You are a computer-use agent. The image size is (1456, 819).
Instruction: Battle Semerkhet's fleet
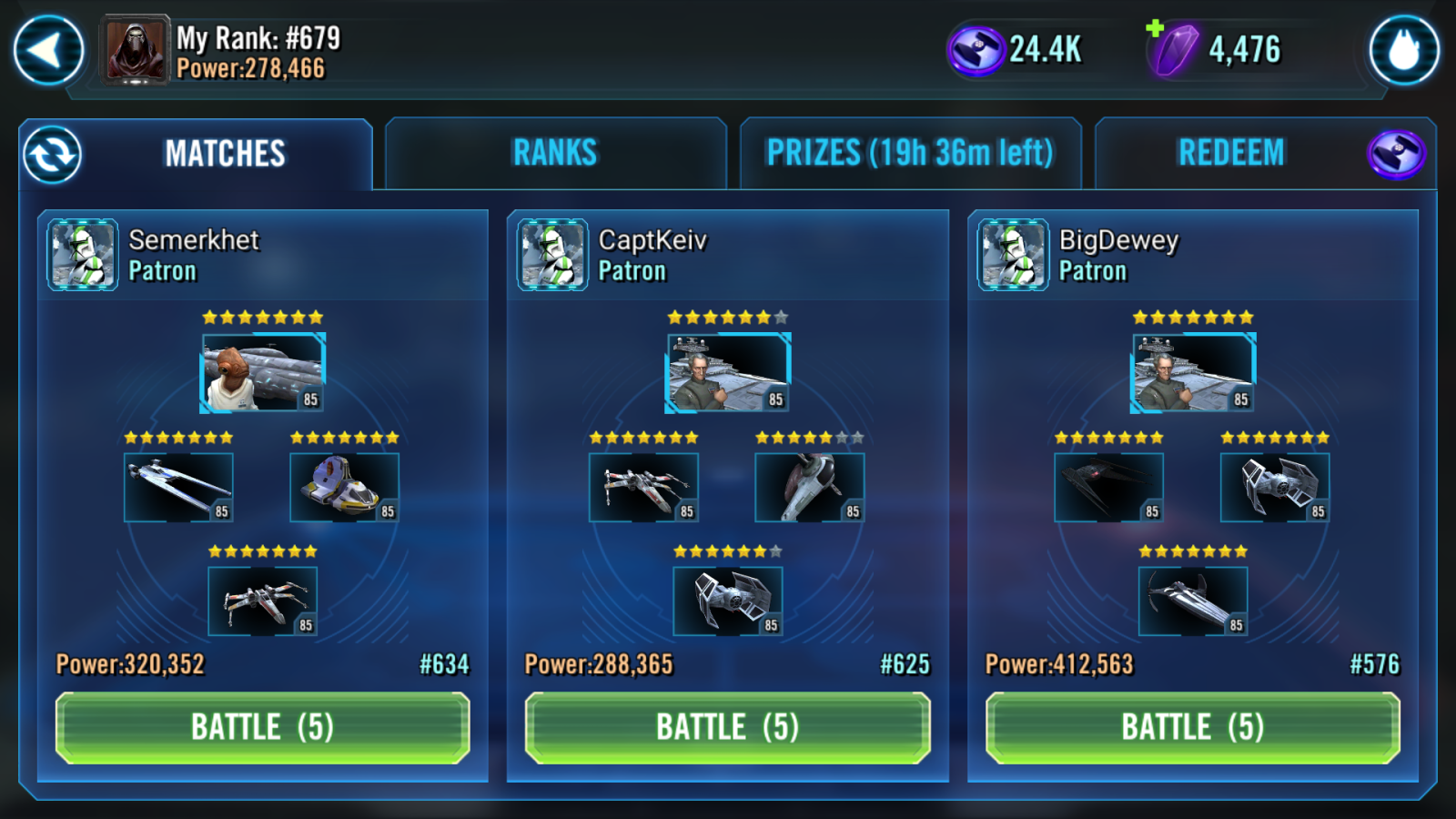(x=262, y=727)
